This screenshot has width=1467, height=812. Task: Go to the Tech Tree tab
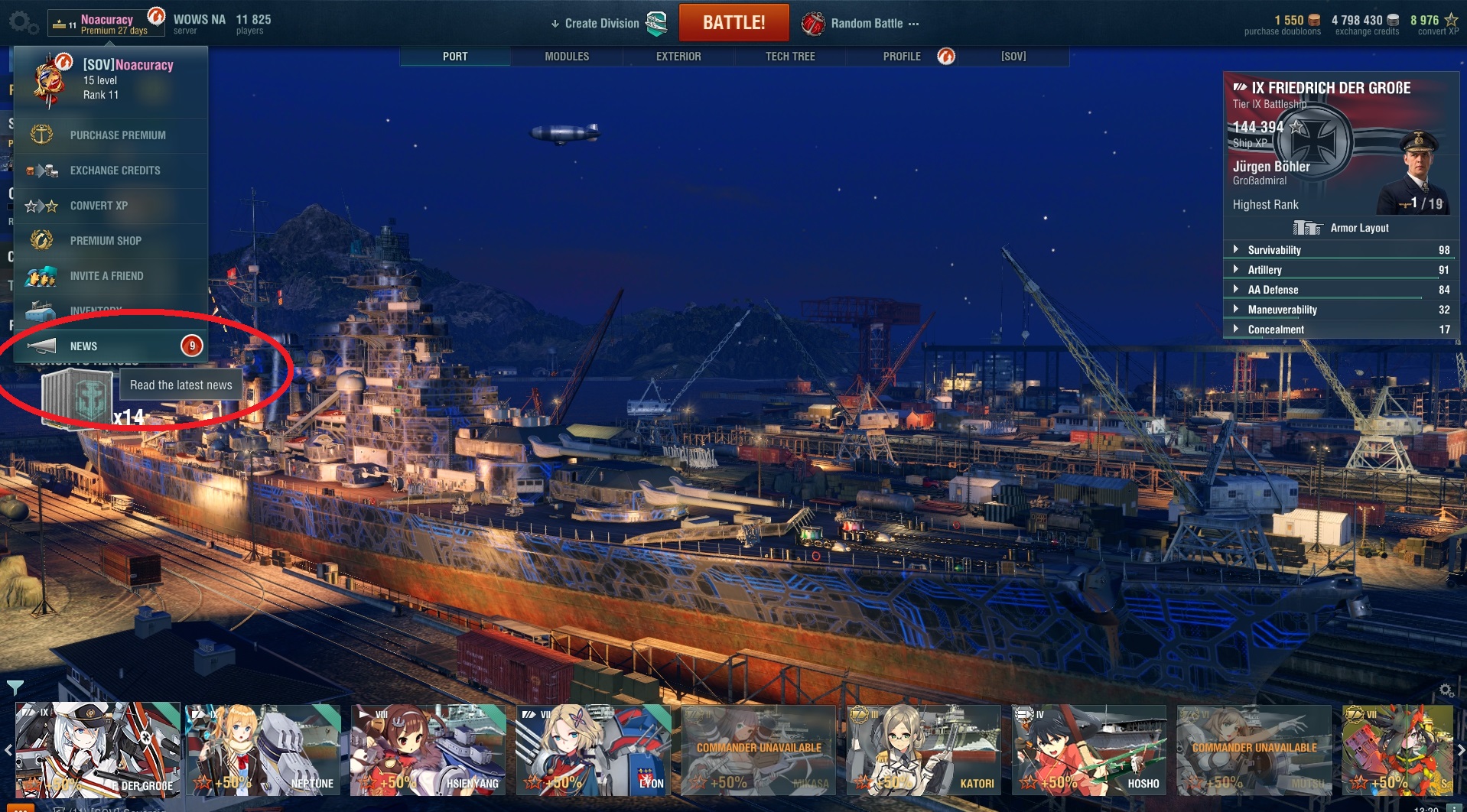coord(790,57)
